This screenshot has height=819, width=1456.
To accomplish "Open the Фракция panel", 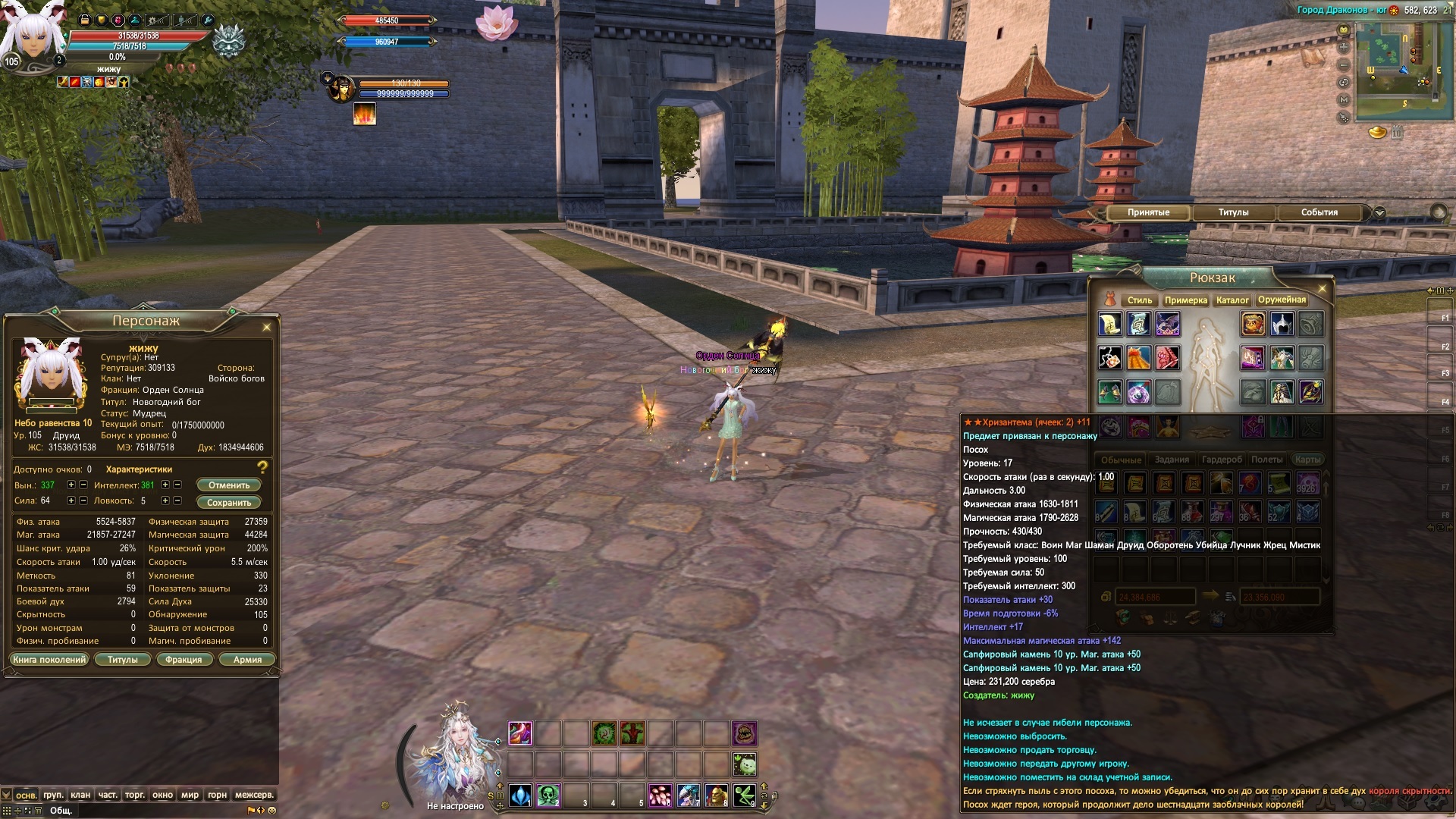I will point(184,660).
